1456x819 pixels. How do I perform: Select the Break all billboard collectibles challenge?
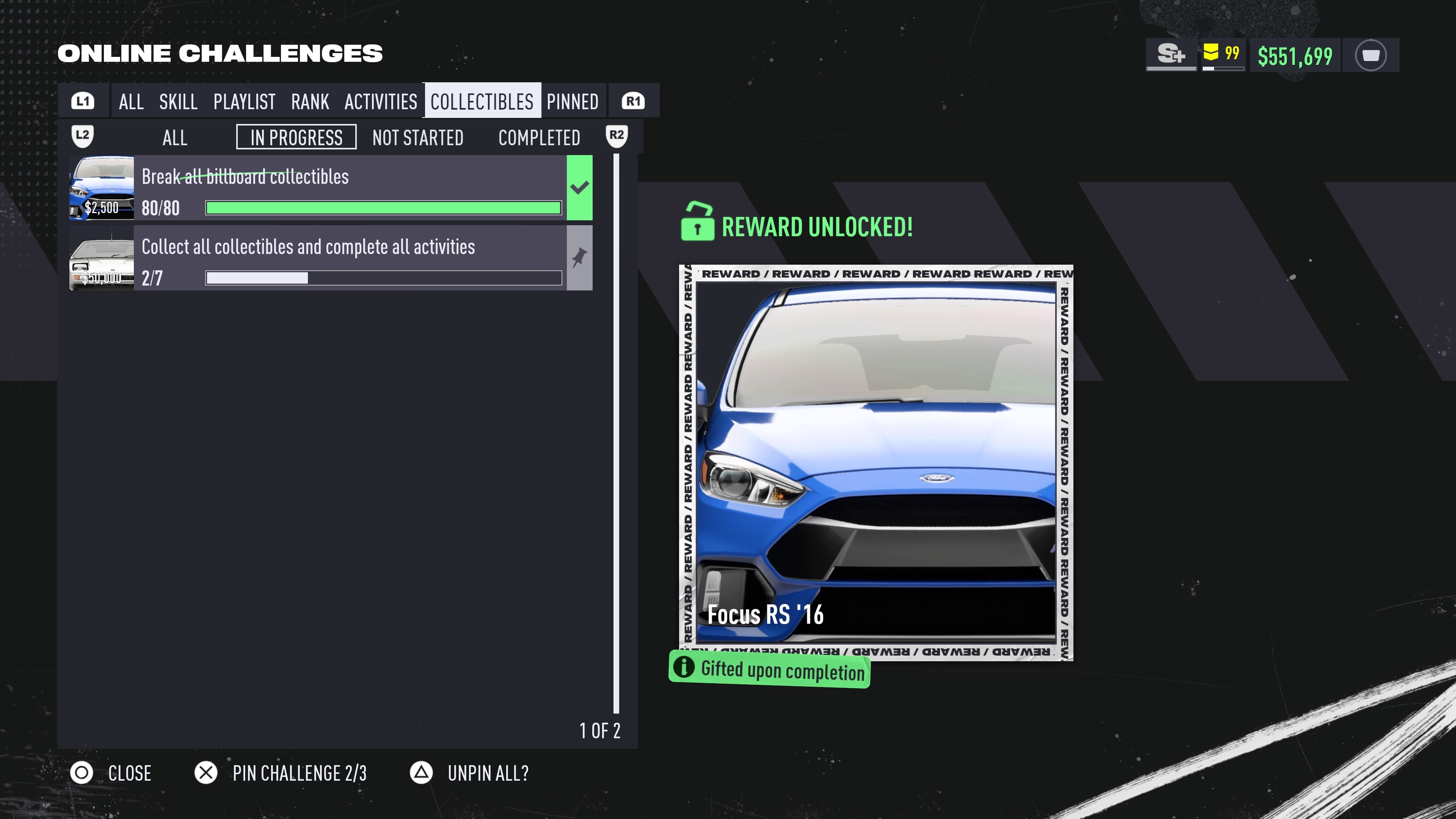pyautogui.click(x=350, y=188)
